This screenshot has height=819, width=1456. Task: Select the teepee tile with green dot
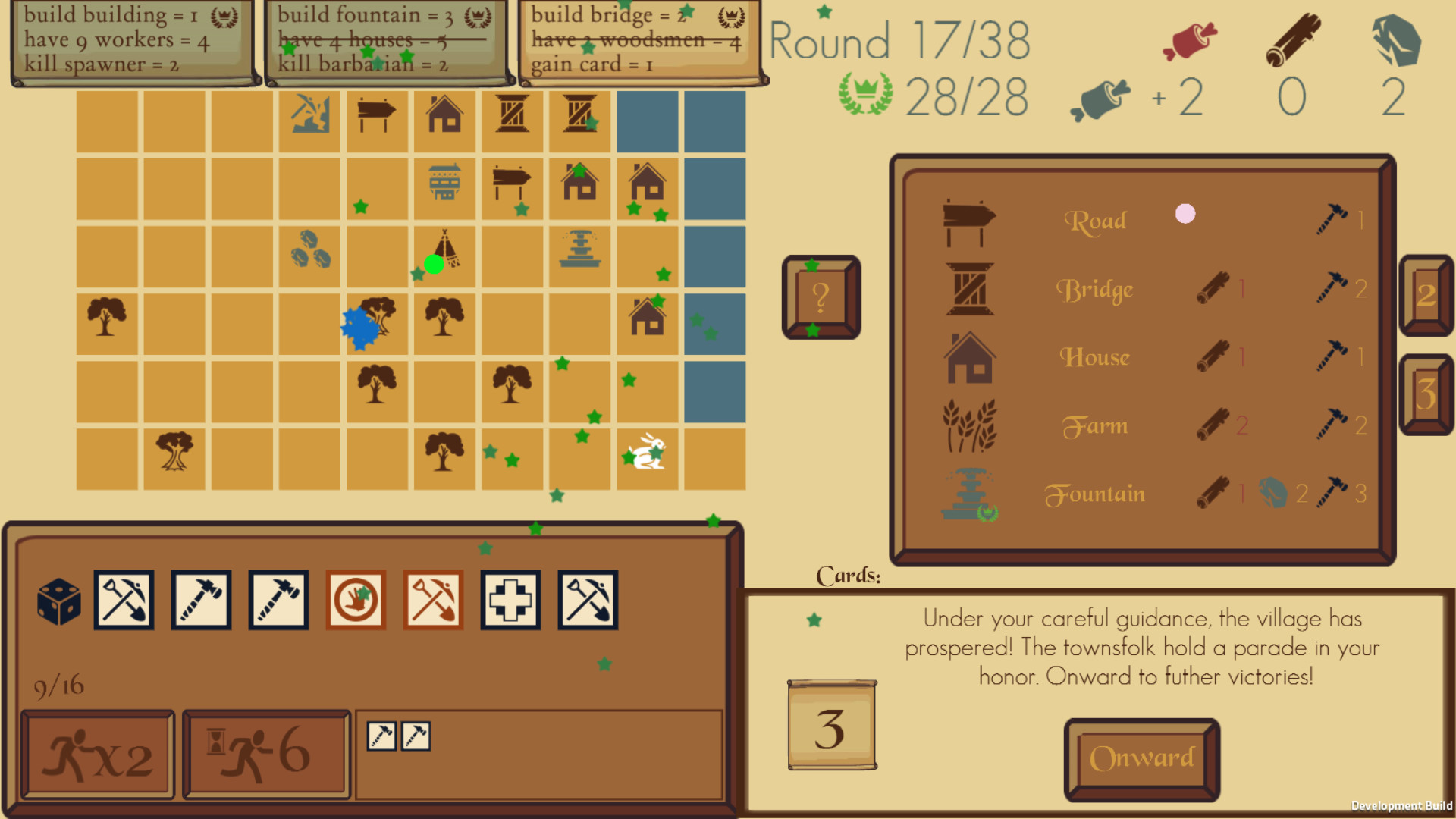point(444,254)
